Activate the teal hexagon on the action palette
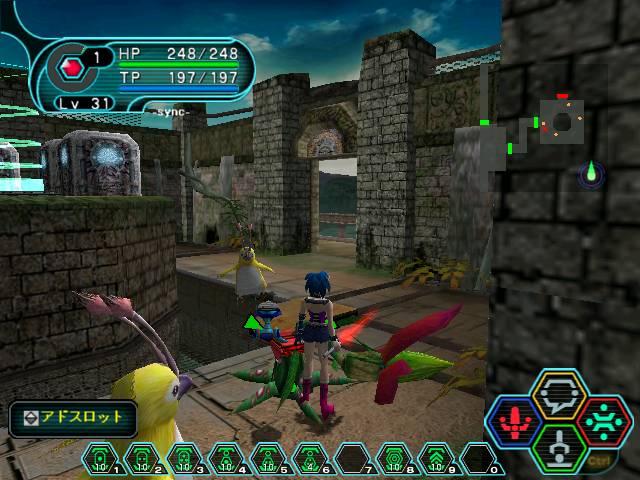 coord(605,420)
